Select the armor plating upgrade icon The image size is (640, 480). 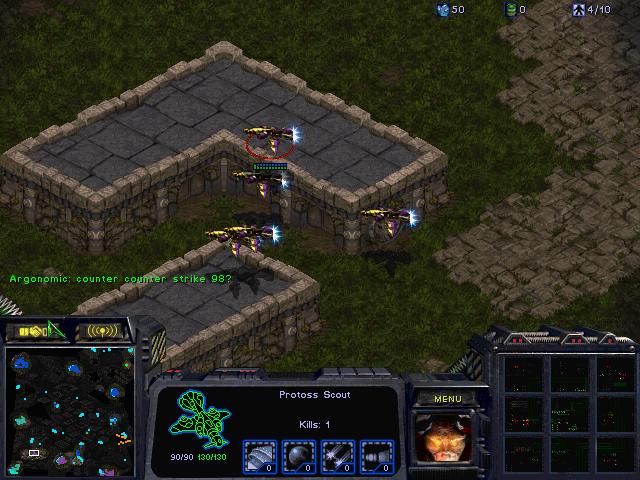[260, 455]
